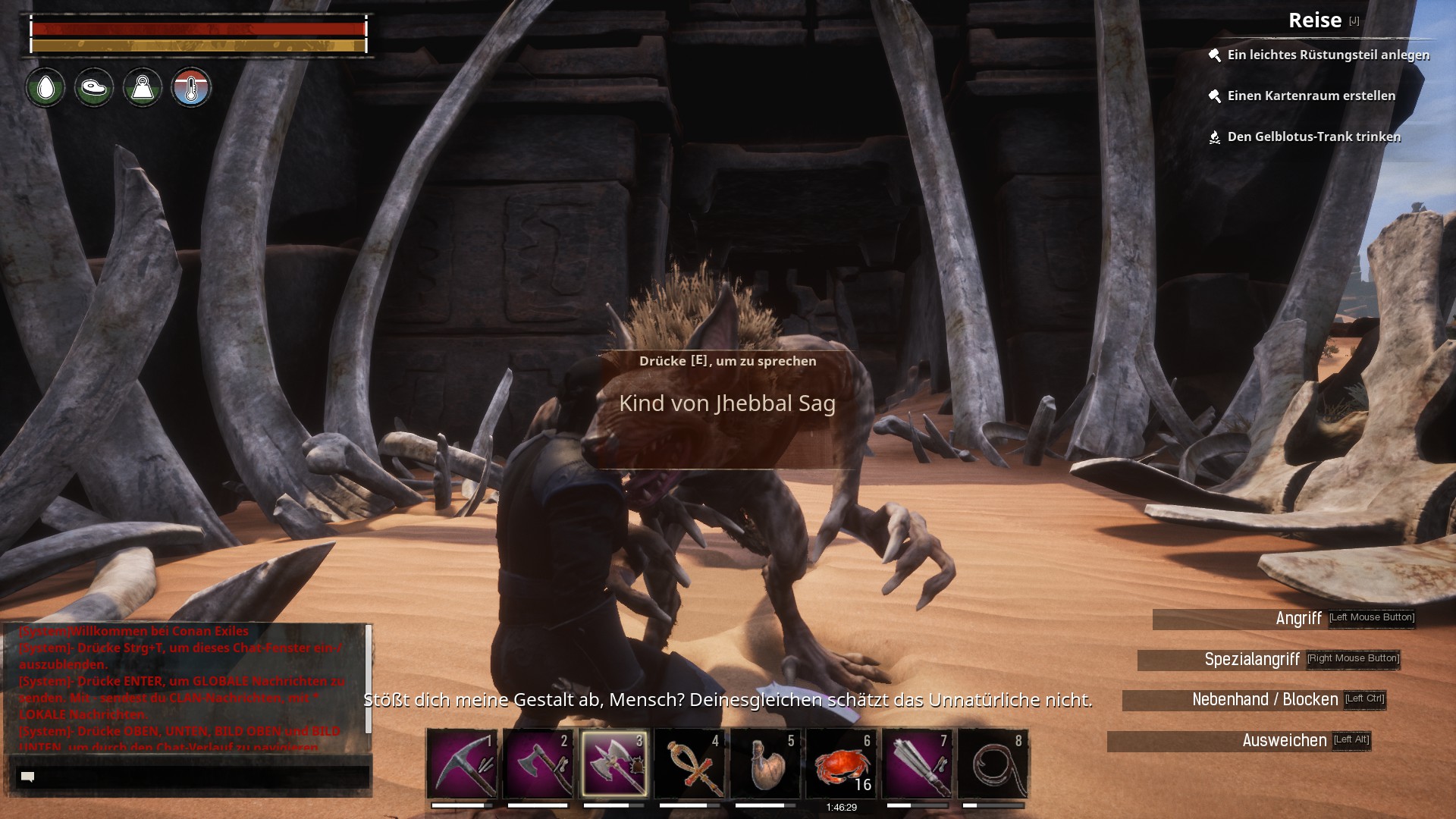This screenshot has height=819, width=1456.
Task: Equip the hatchet in hotbar slot 2
Action: click(x=538, y=763)
